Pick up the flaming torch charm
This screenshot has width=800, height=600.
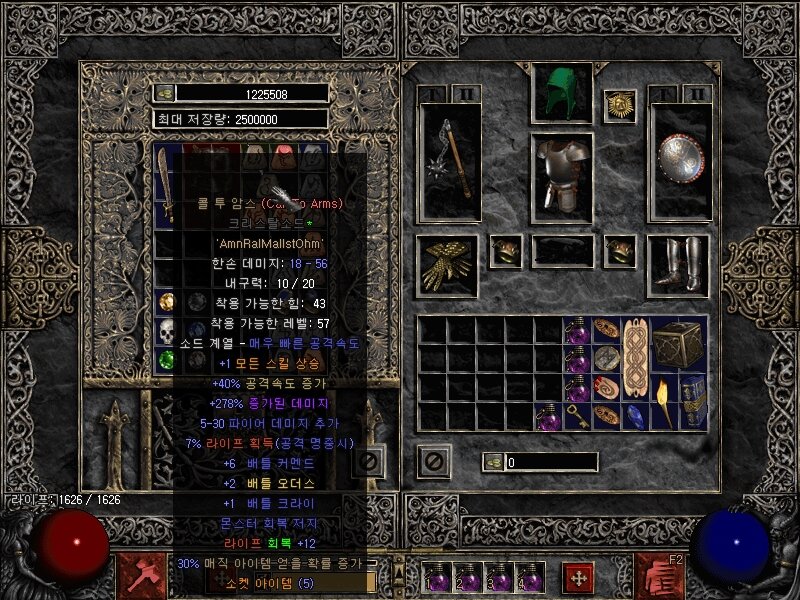click(x=664, y=401)
